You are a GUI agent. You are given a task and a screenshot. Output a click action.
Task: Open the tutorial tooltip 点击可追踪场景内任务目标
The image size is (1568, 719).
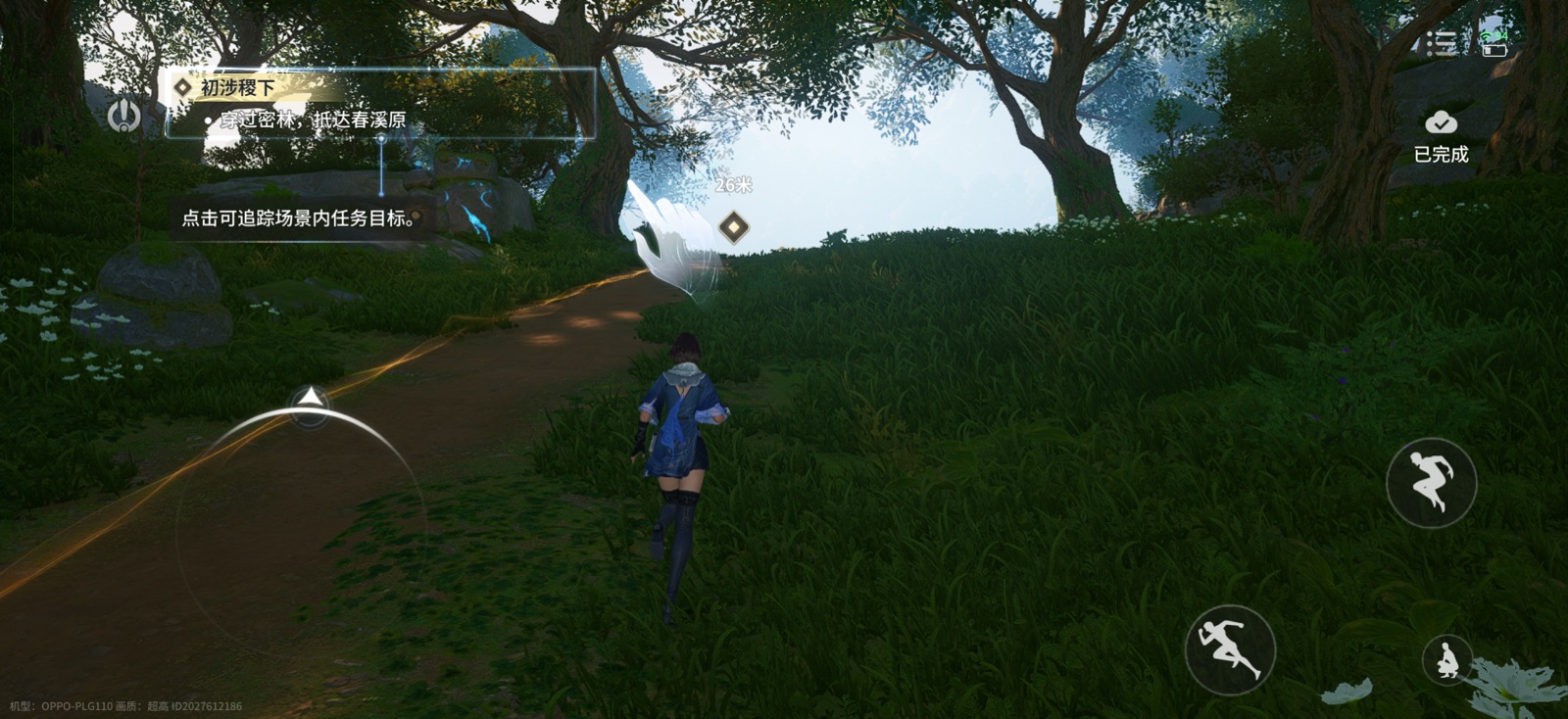coord(299,218)
